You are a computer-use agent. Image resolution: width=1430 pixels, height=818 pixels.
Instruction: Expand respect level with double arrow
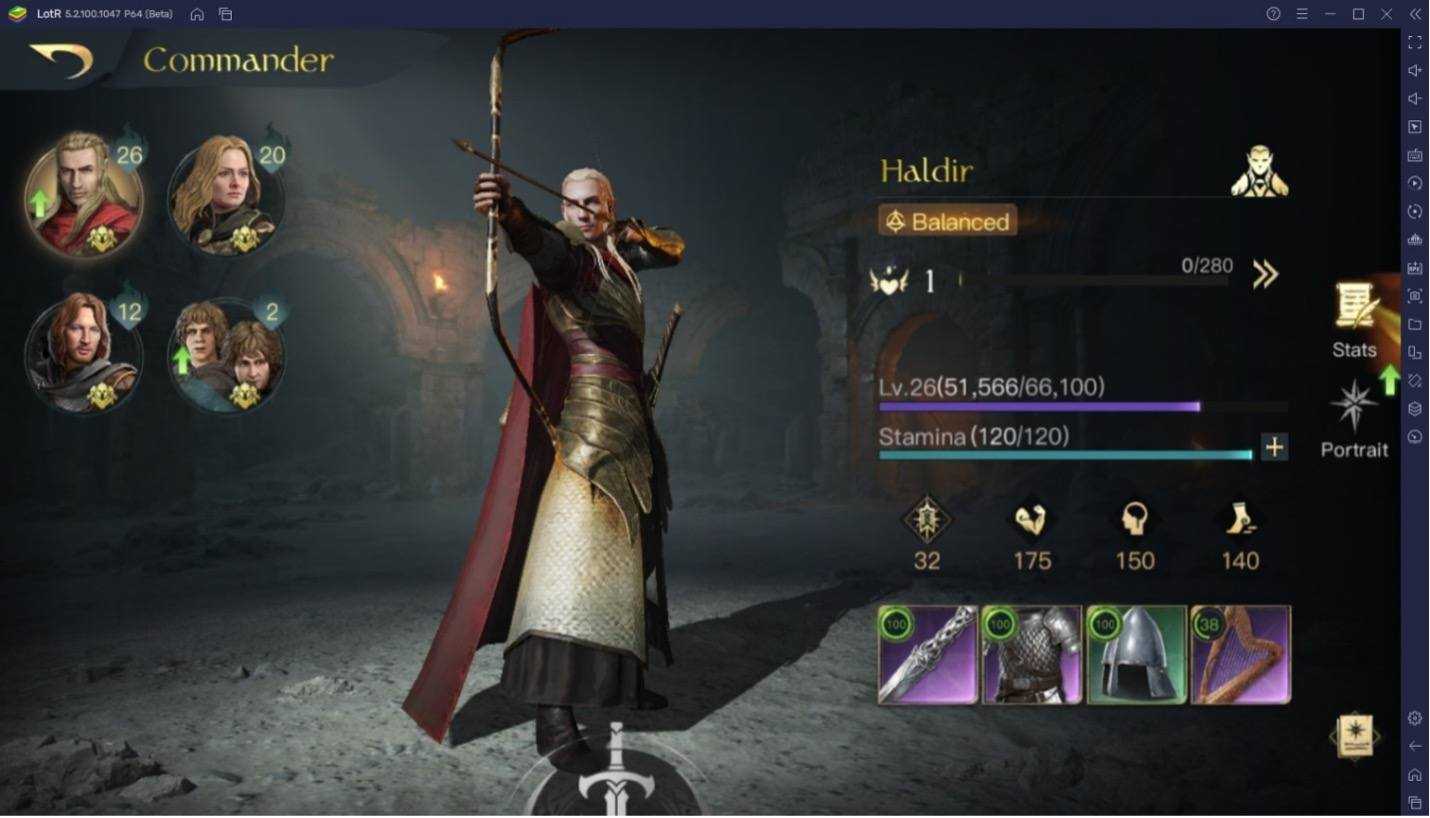point(1265,275)
